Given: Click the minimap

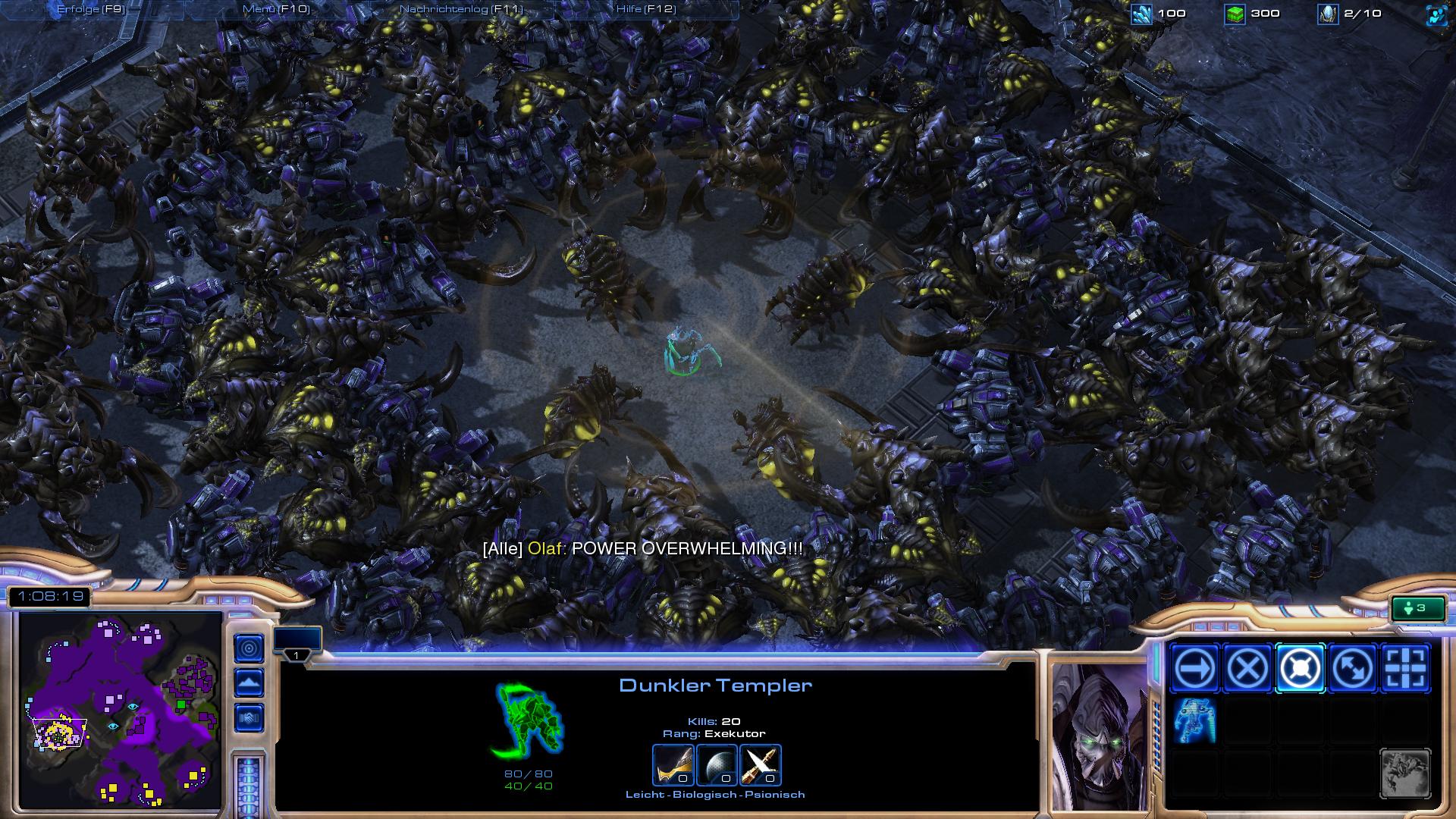Looking at the screenshot, I should pos(120,711).
